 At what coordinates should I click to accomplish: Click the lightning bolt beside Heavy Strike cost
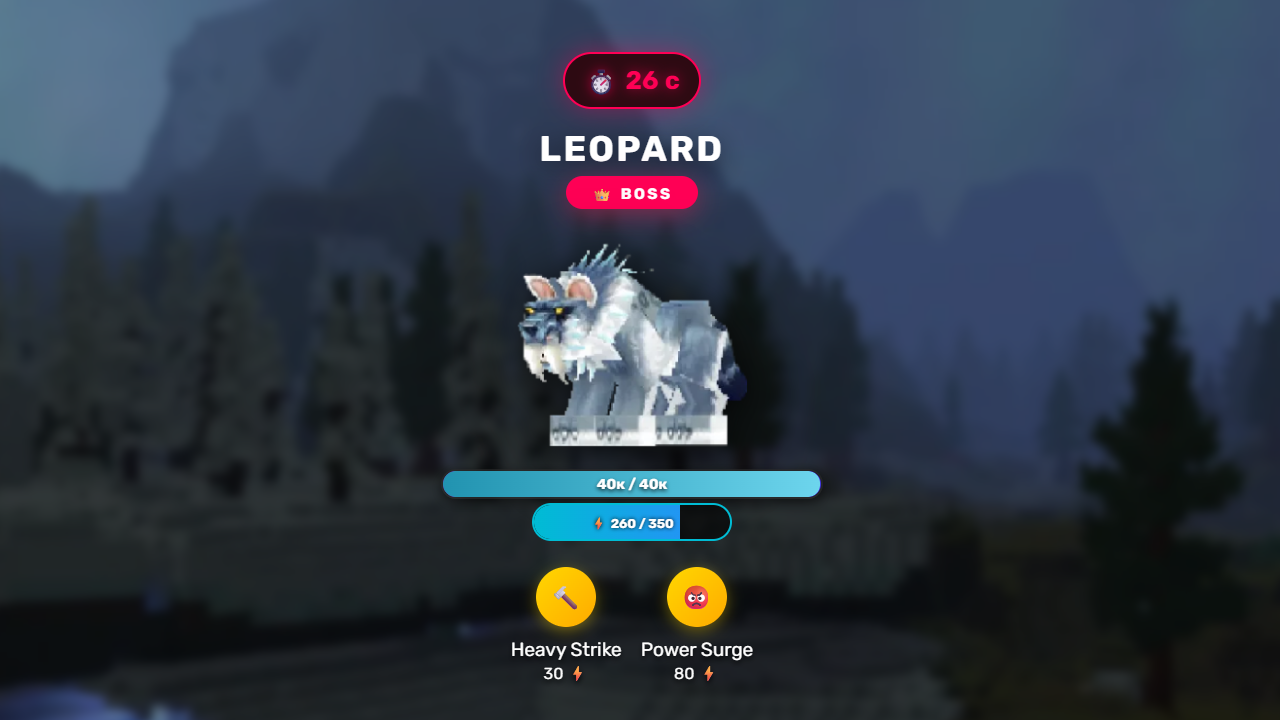coord(575,673)
